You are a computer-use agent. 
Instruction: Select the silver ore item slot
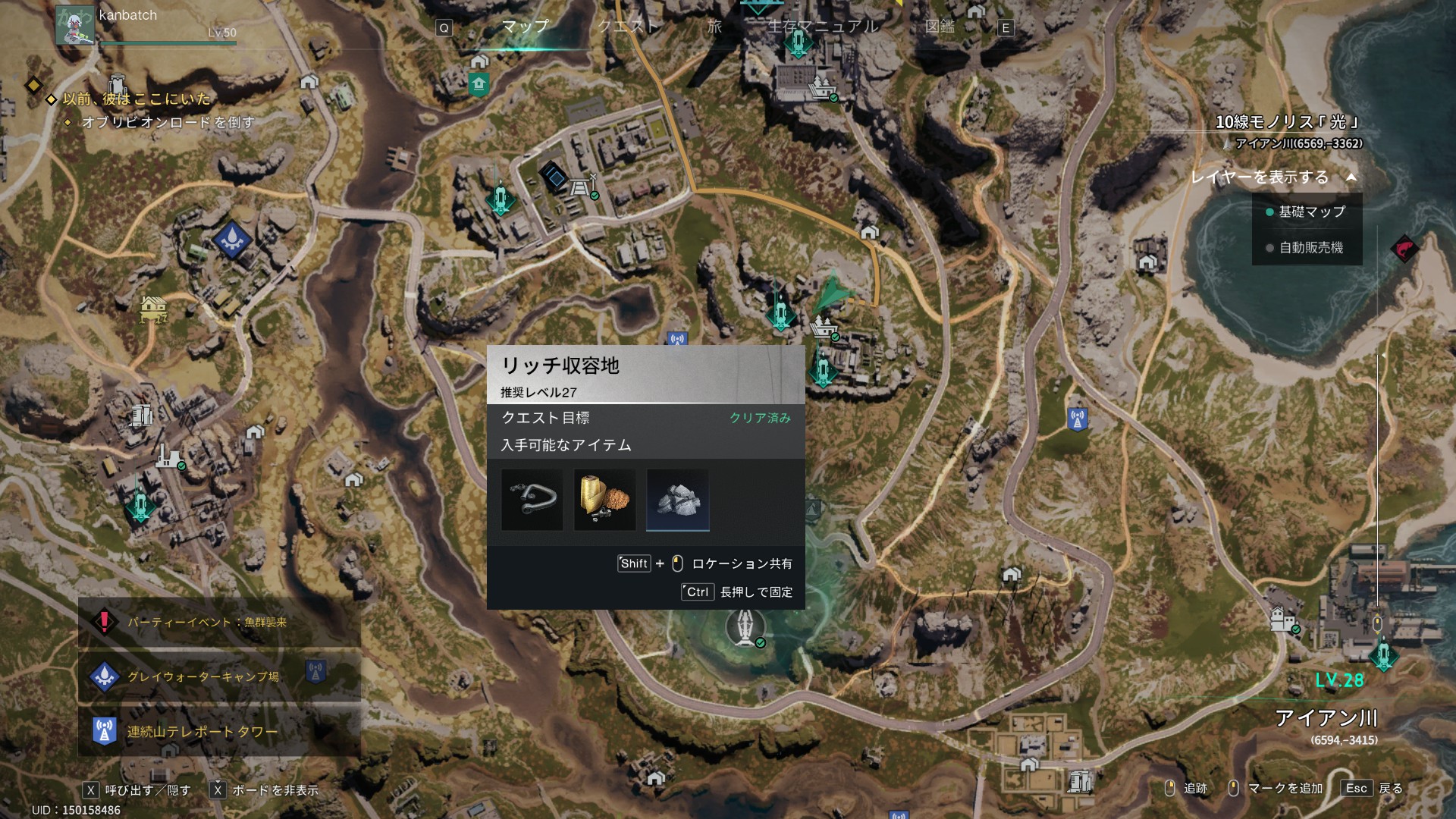(678, 500)
